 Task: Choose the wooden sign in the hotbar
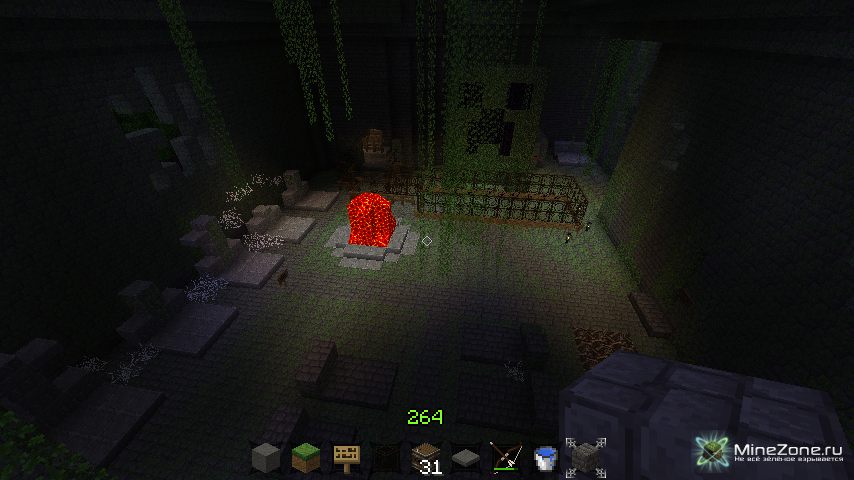346,459
